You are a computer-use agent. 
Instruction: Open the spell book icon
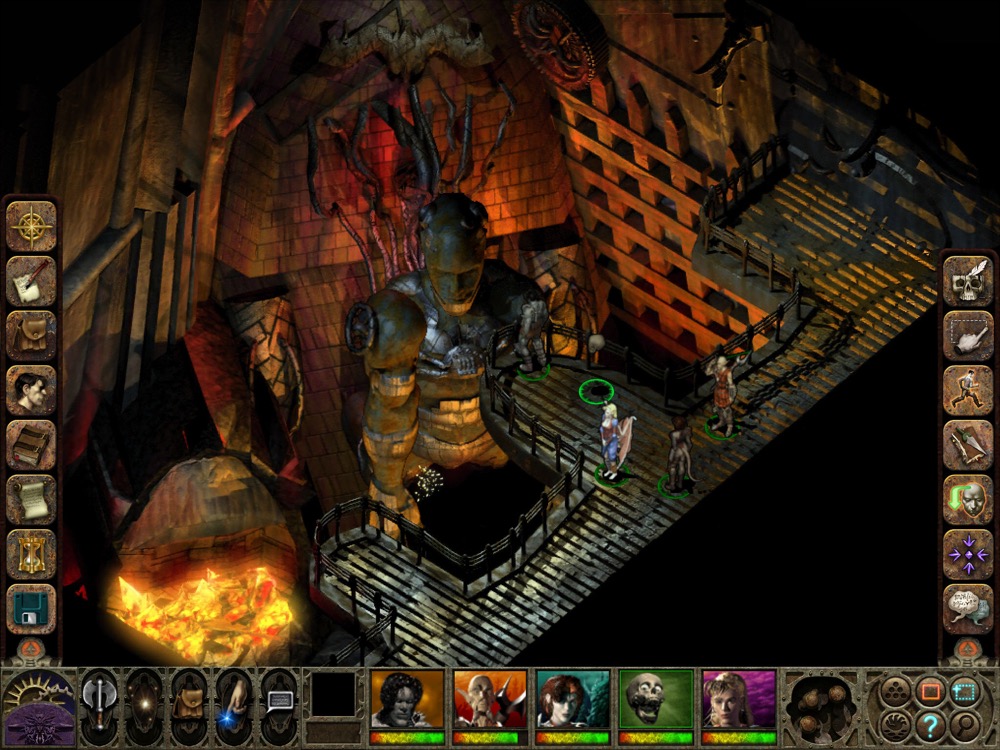(31, 445)
